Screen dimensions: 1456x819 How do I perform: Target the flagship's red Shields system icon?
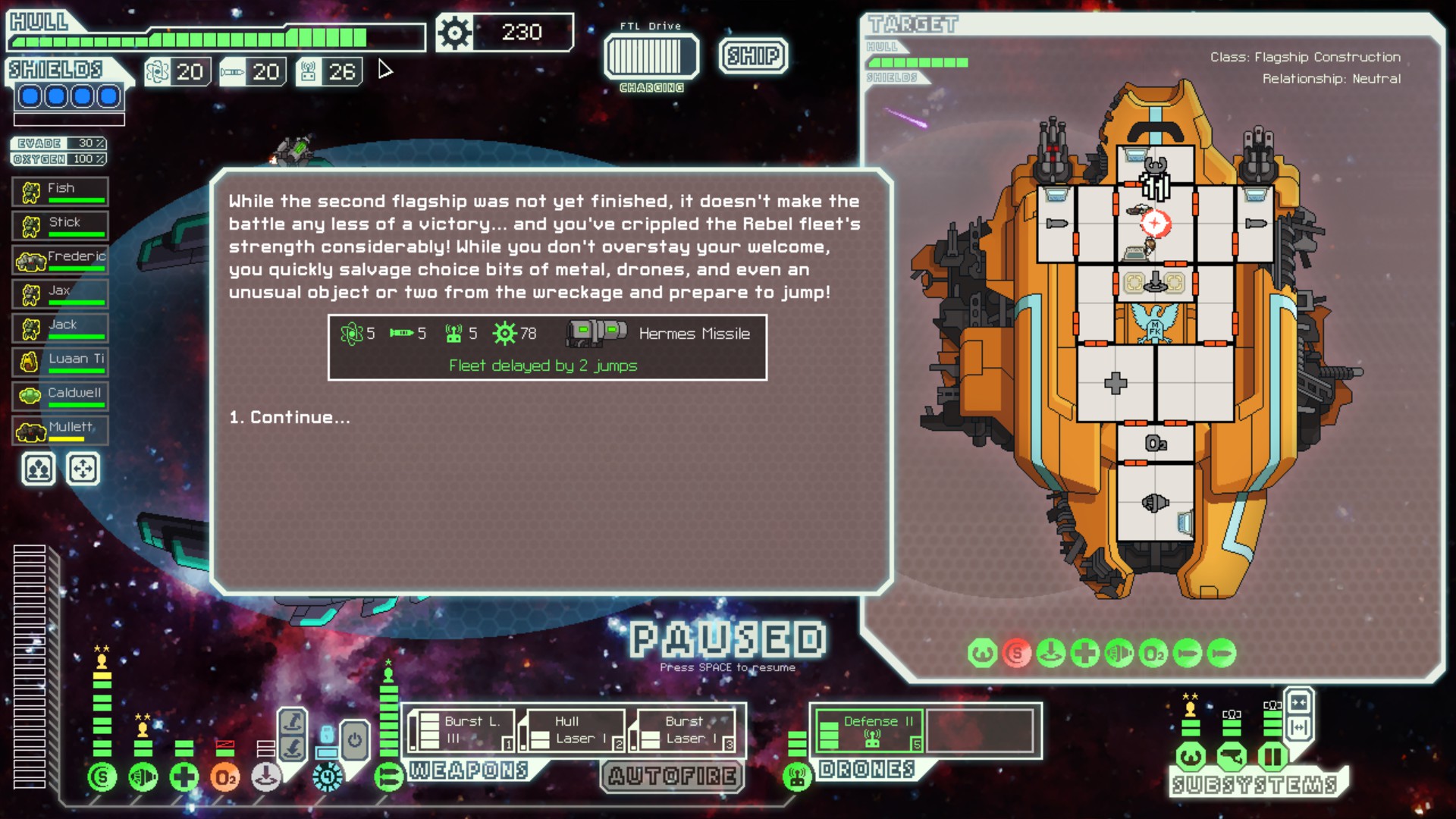1015,651
